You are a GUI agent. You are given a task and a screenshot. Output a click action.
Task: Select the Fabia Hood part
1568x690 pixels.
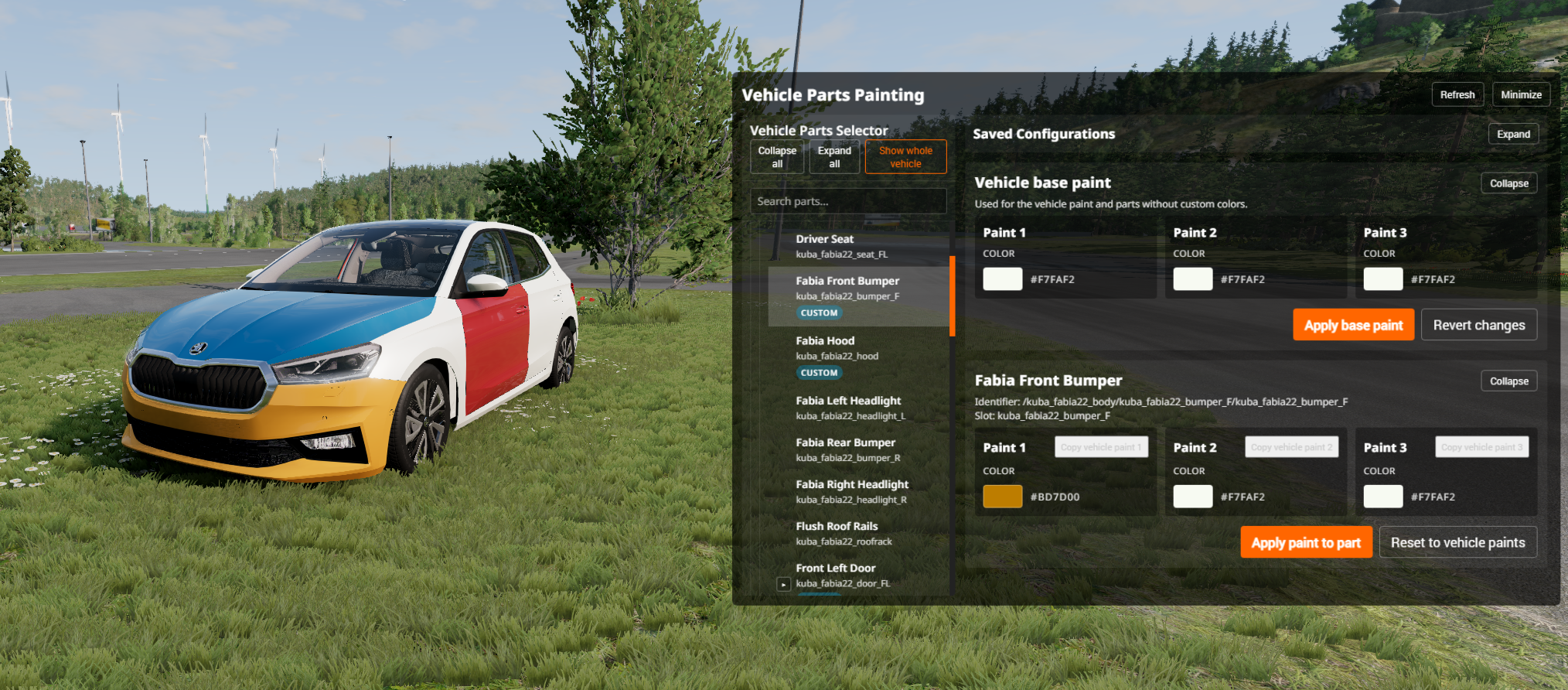pyautogui.click(x=837, y=348)
